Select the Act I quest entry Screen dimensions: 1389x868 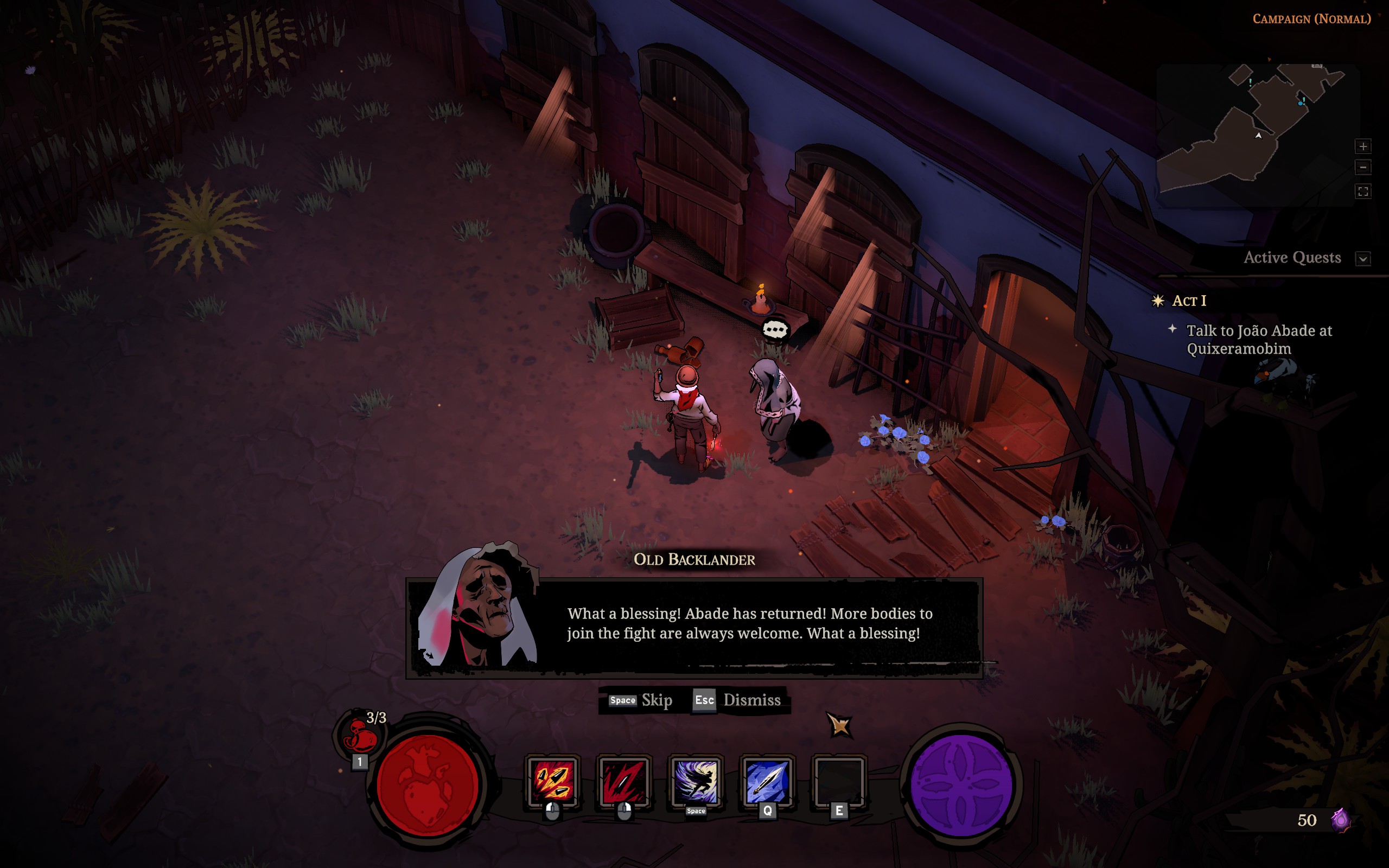[1189, 301]
